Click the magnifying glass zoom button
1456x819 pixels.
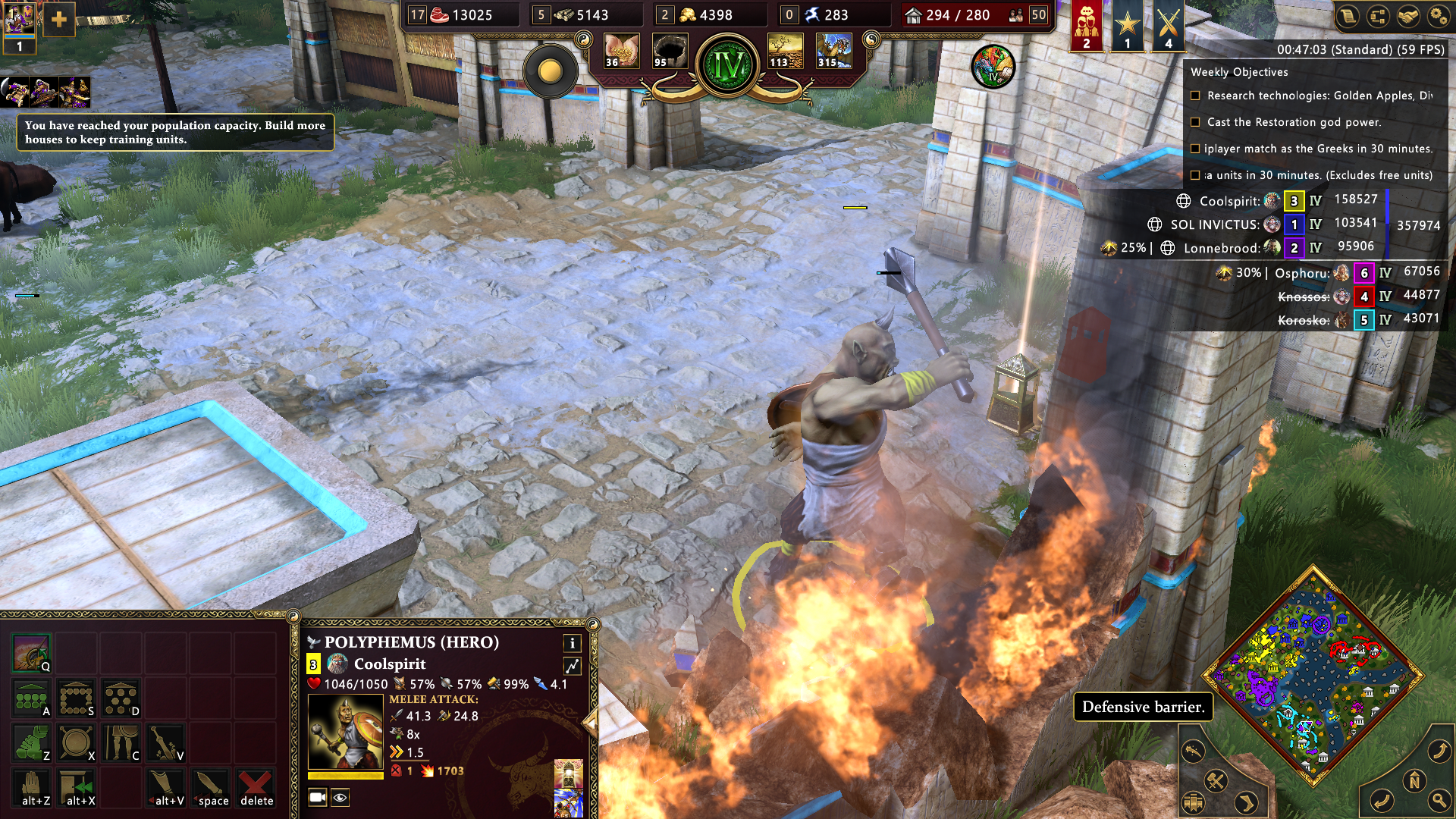pos(1439,800)
